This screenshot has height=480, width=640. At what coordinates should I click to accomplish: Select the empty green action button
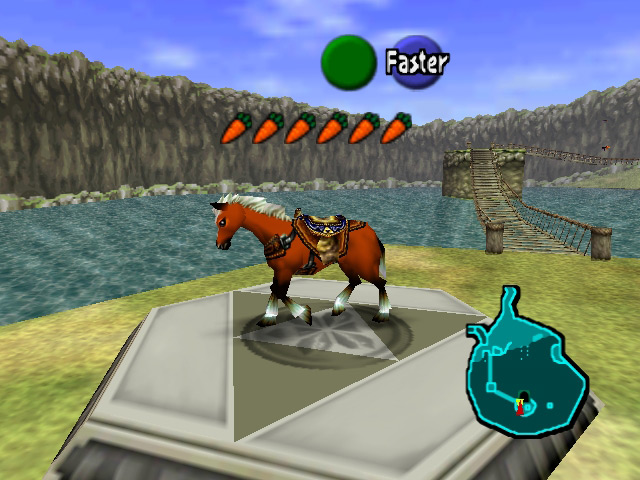[x=348, y=62]
